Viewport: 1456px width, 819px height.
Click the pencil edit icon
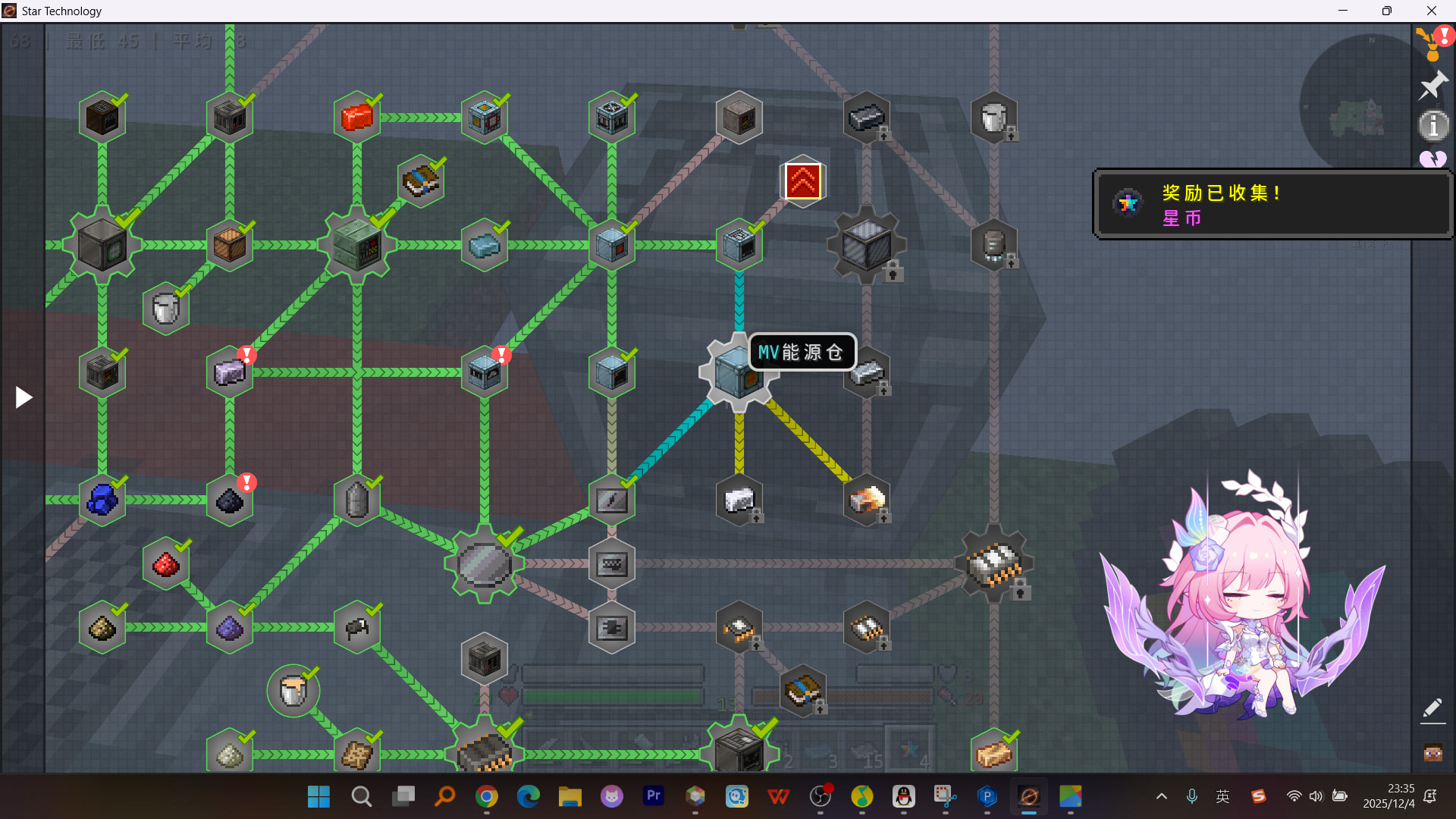[x=1432, y=708]
